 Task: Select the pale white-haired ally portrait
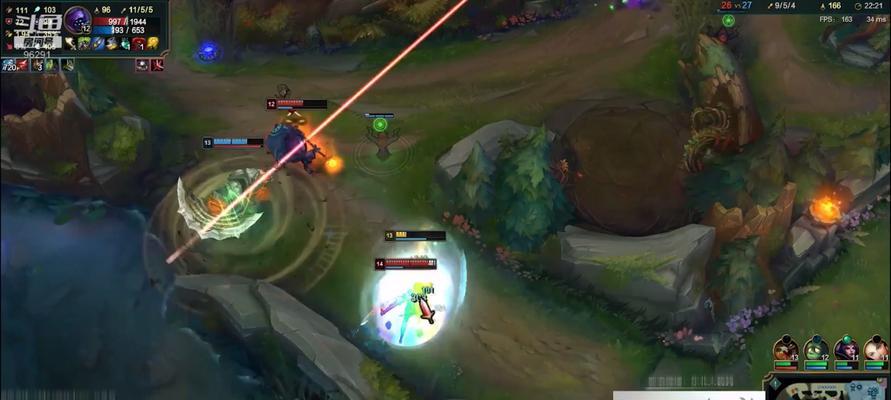(x=875, y=348)
